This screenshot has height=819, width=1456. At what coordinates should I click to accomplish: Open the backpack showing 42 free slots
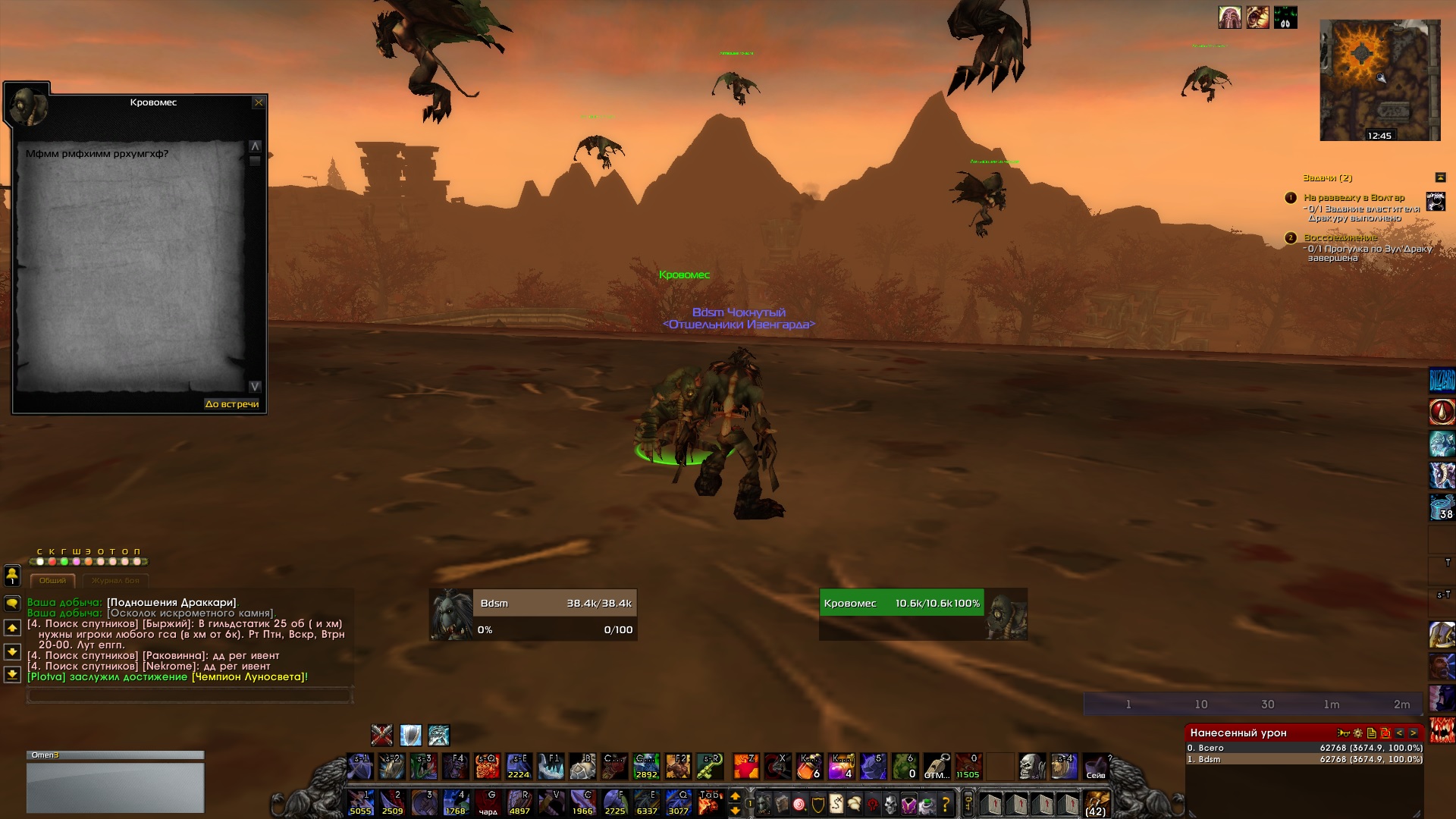(x=1095, y=802)
